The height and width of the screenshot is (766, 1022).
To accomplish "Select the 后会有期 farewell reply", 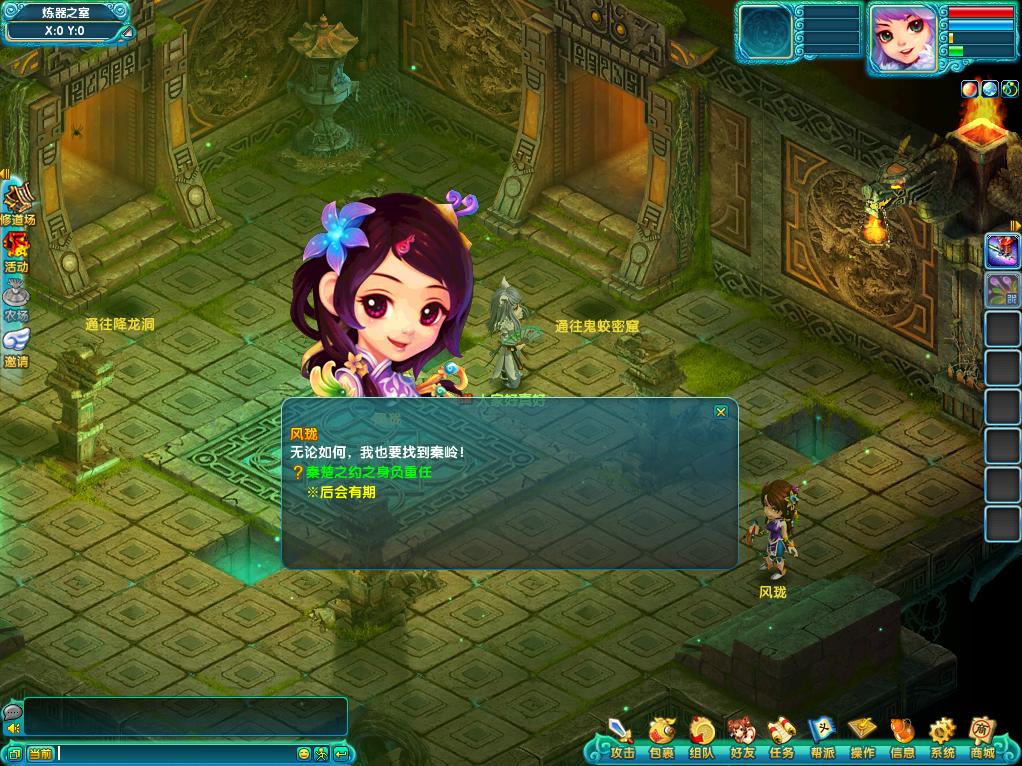I will pyautogui.click(x=347, y=492).
